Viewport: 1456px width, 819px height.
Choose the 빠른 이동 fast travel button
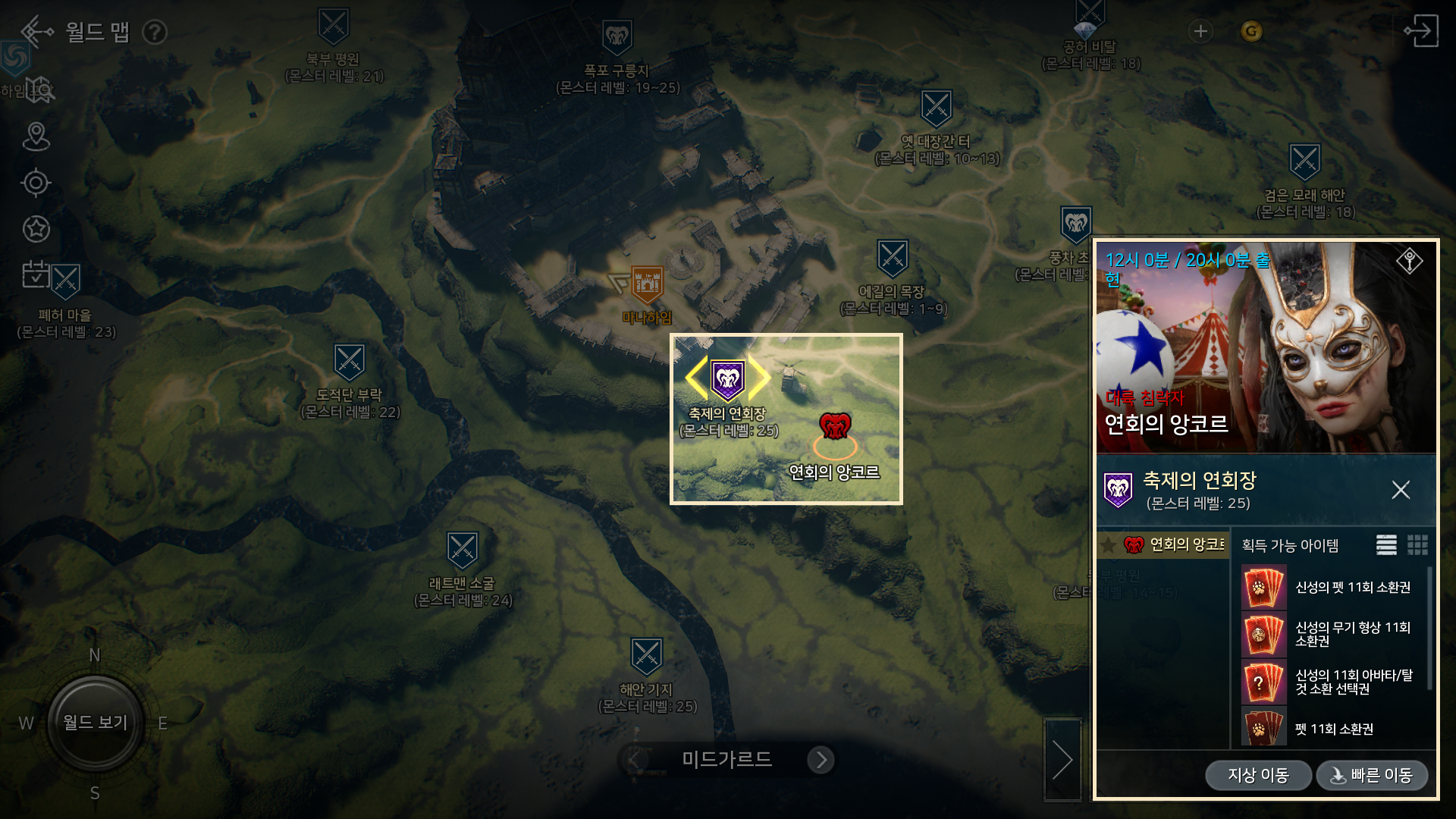pos(1372,775)
